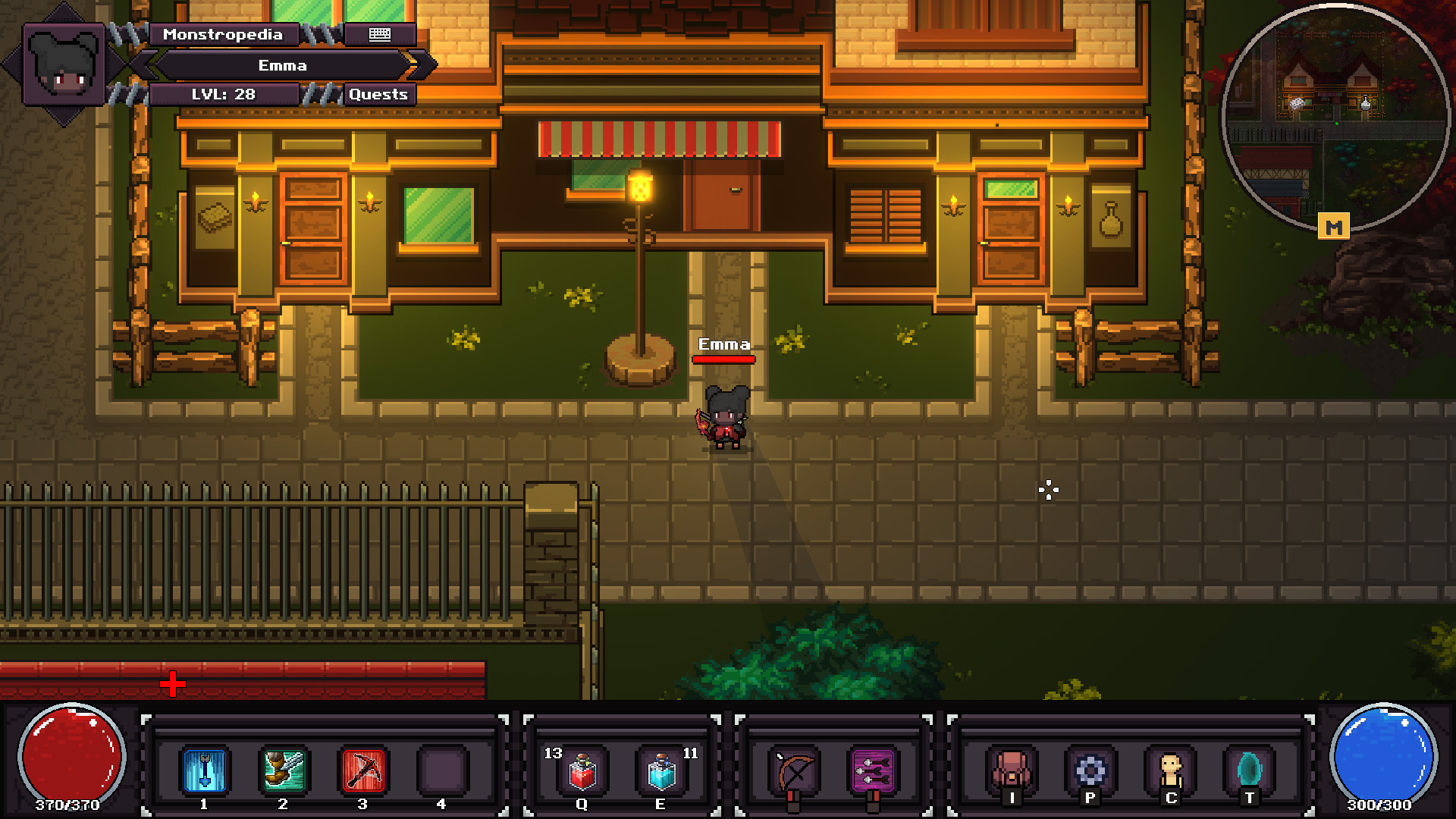1456x819 pixels.
Task: Use the red crossbow skill in slot 3
Action: [362, 770]
